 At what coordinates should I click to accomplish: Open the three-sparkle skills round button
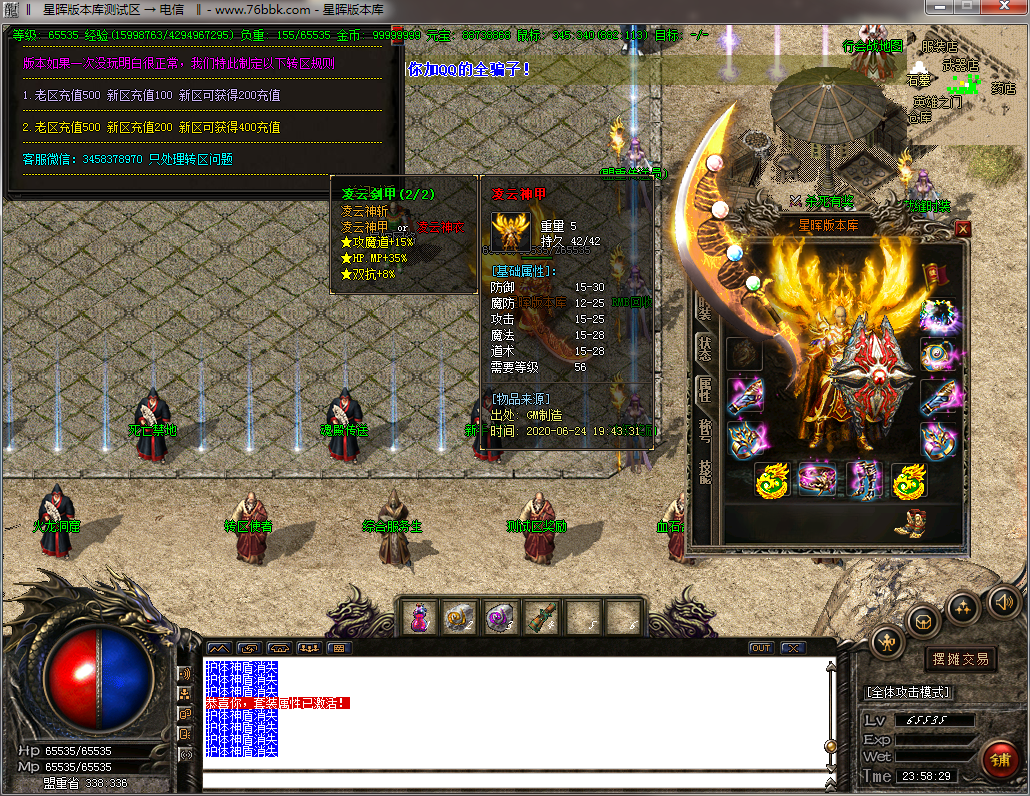[x=963, y=606]
